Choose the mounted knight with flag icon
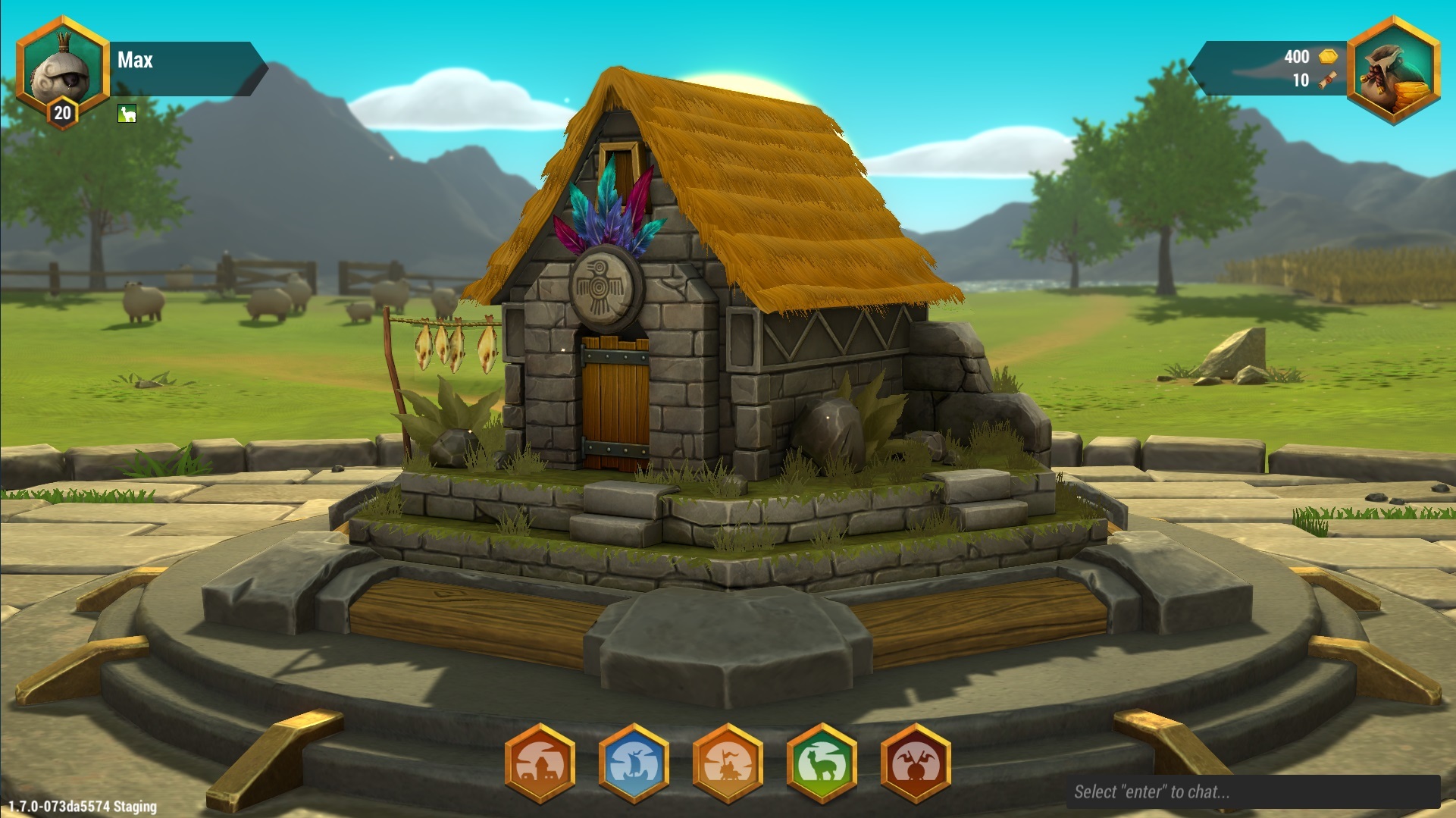 coord(728,763)
